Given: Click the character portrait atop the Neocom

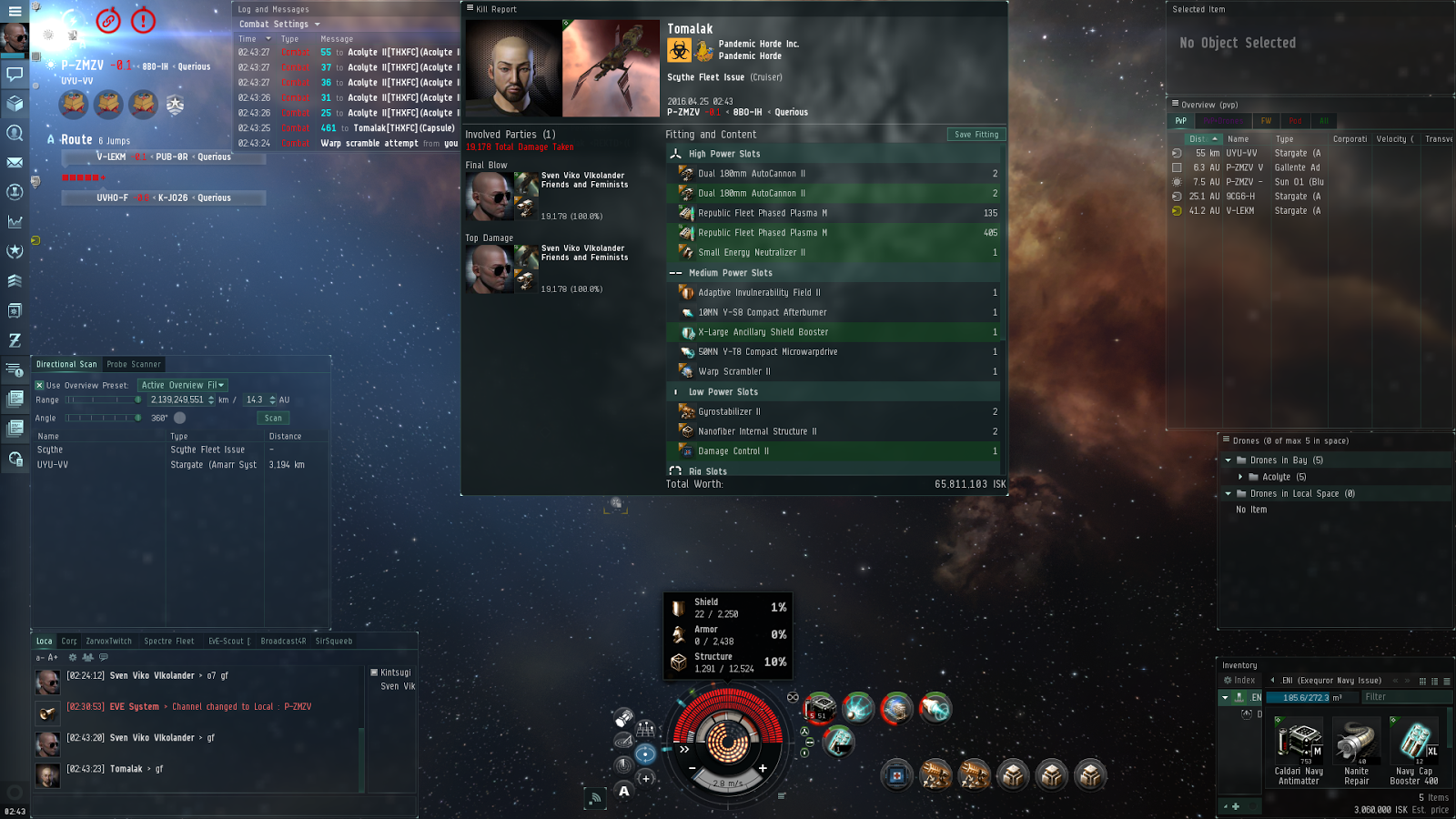Looking at the screenshot, I should (14, 36).
